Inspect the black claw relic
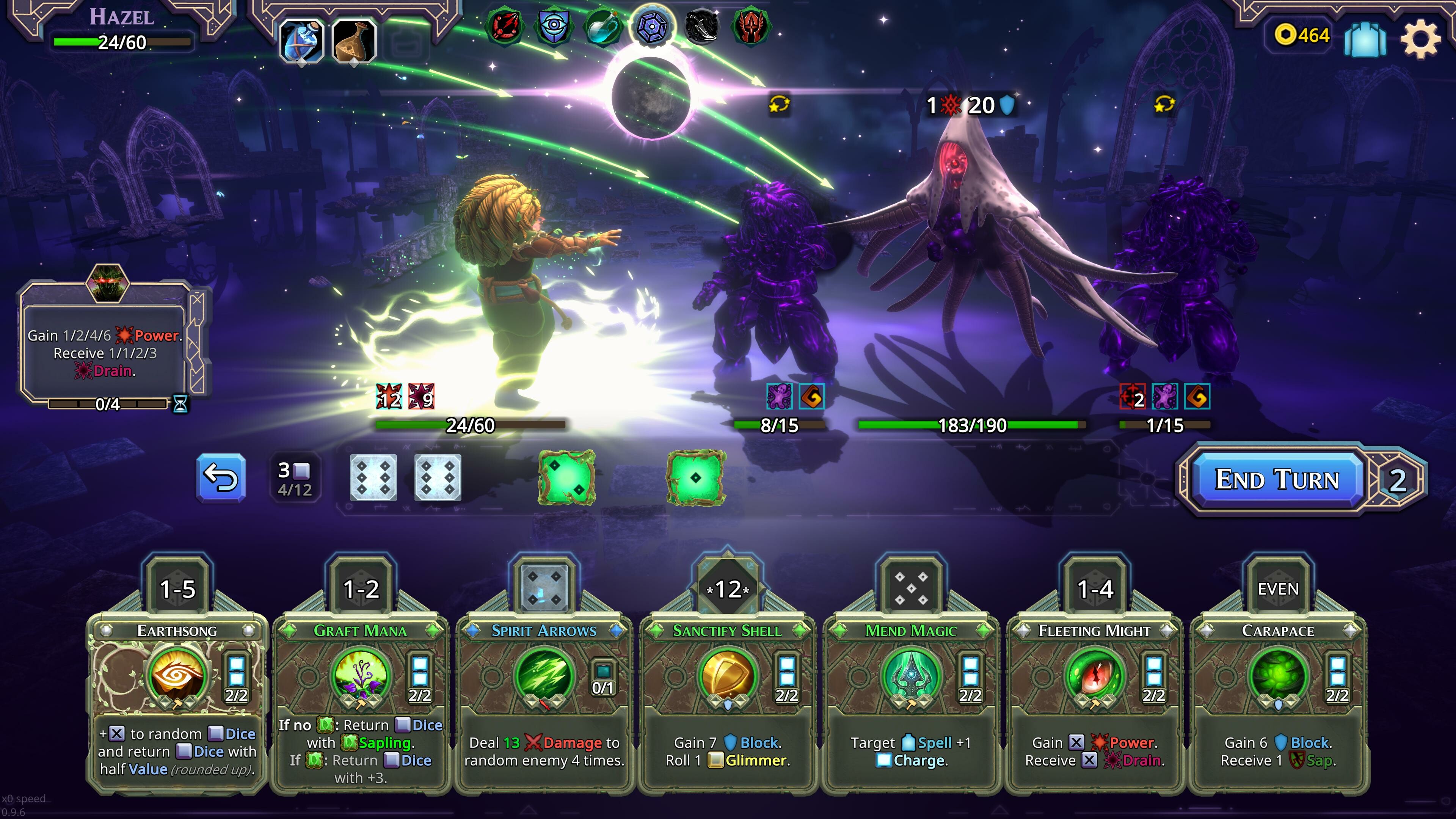Image resolution: width=1456 pixels, height=819 pixels. pyautogui.click(x=701, y=26)
